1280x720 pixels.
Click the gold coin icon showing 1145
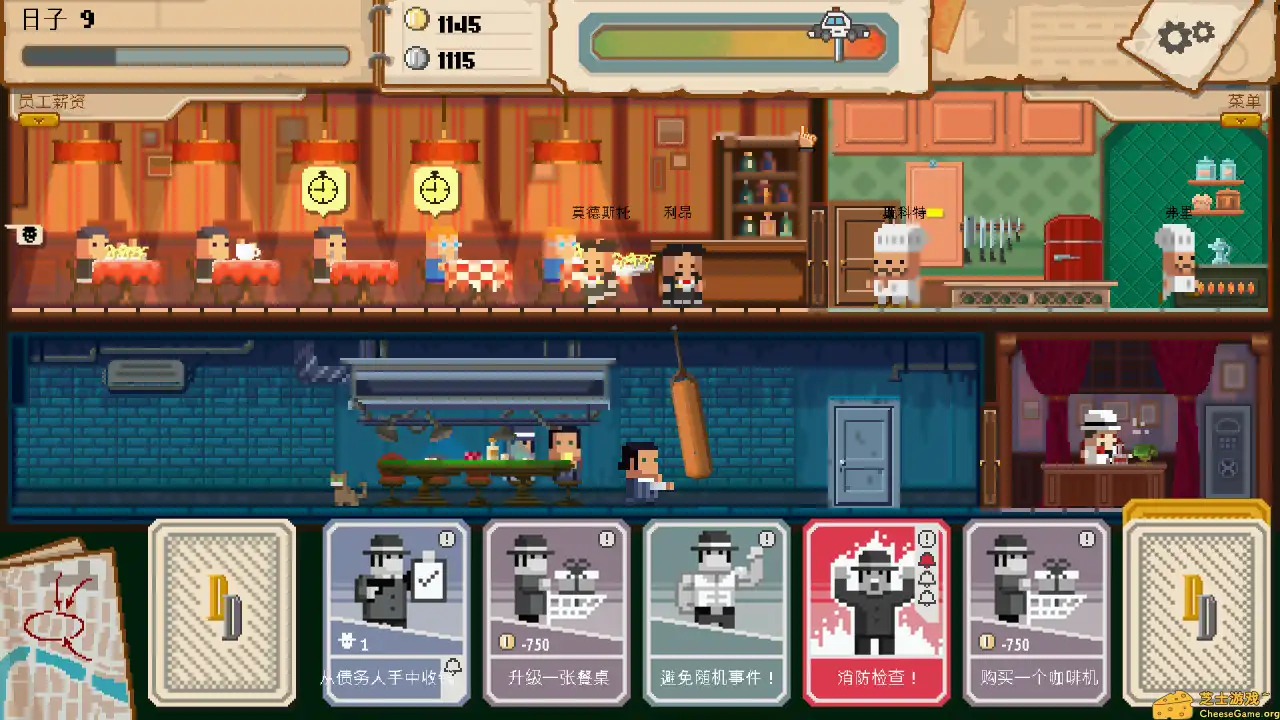[417, 21]
